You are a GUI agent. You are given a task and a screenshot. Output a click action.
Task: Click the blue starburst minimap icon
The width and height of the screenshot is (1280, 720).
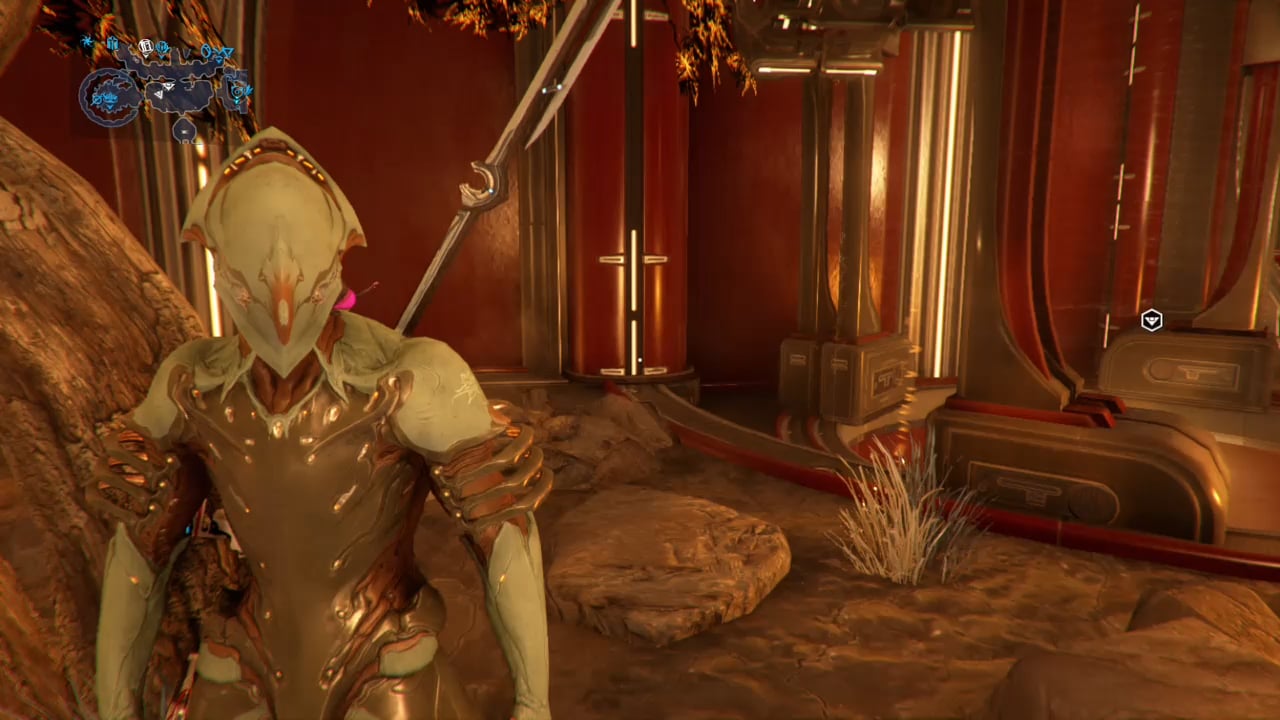87,42
